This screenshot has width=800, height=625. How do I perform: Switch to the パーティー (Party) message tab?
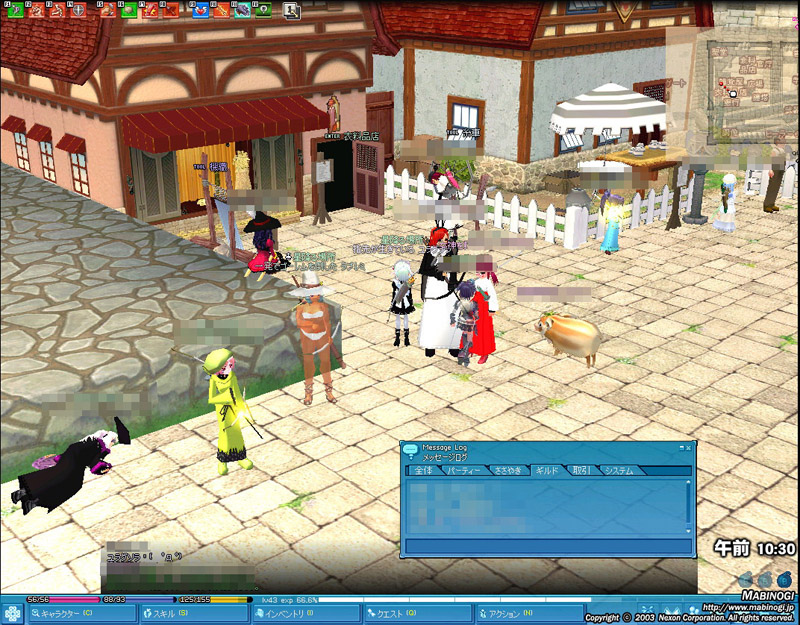(463, 470)
